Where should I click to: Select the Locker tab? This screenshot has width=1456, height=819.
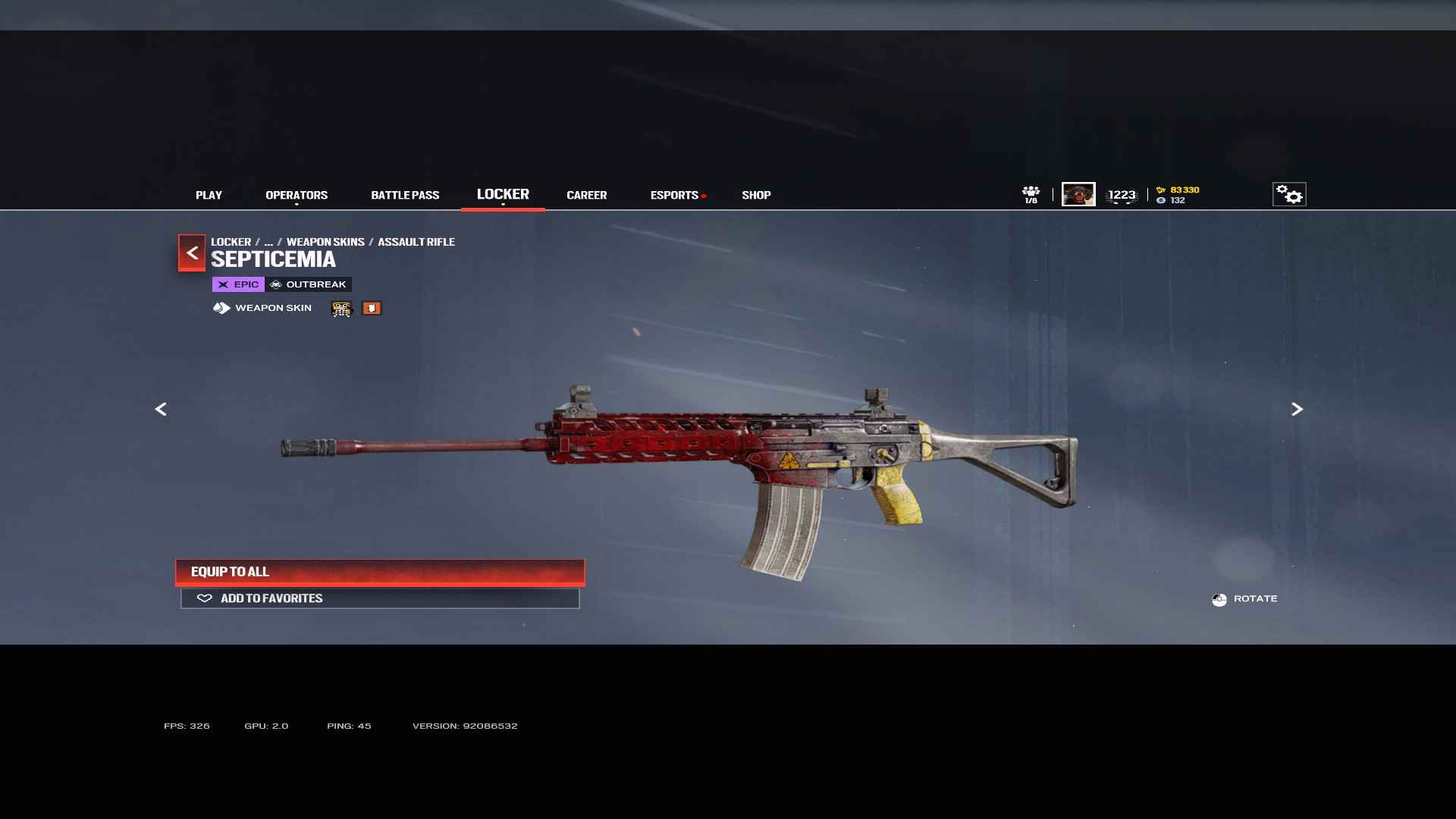503,194
